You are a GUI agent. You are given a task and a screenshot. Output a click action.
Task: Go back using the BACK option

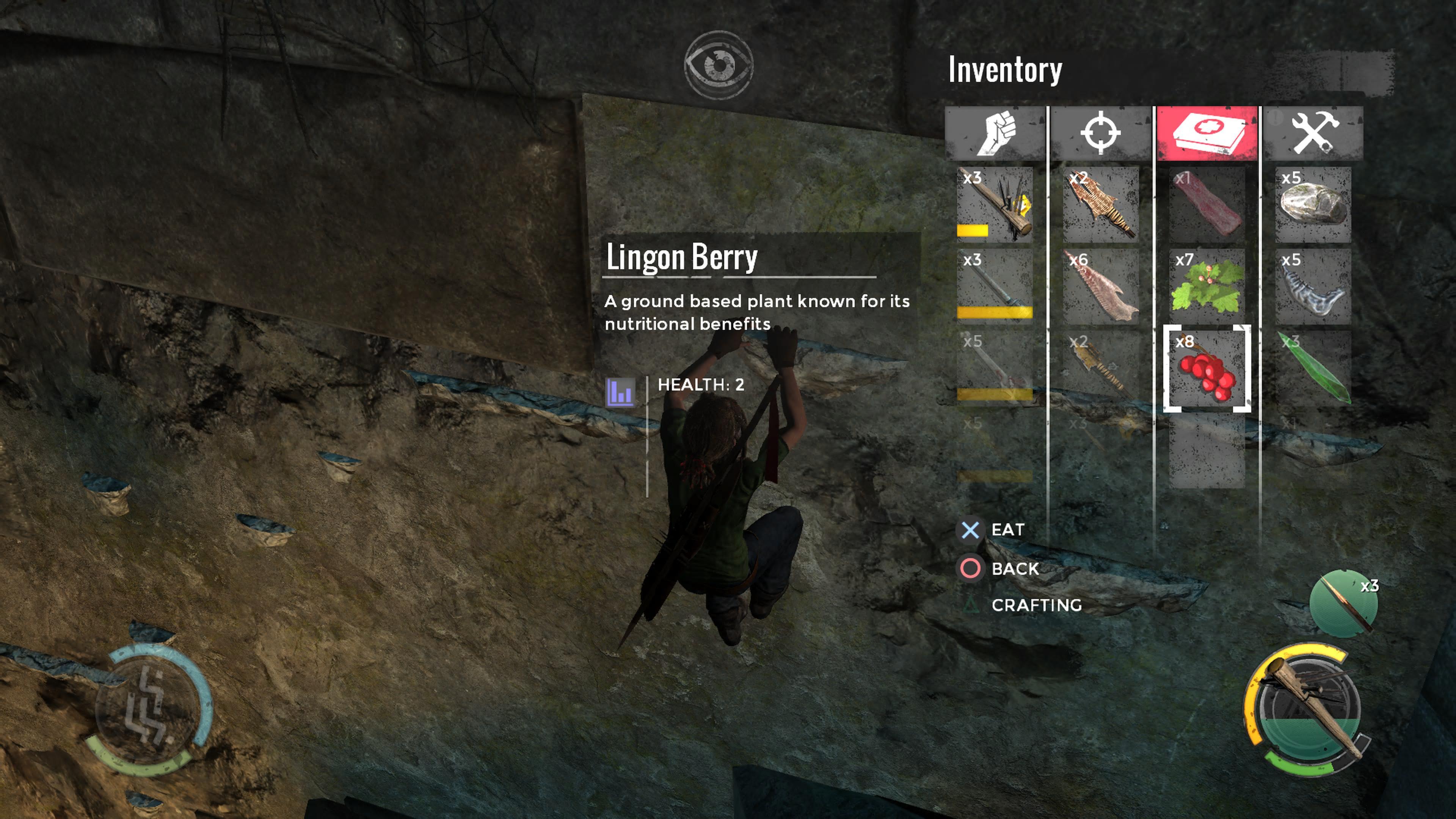click(x=1015, y=569)
